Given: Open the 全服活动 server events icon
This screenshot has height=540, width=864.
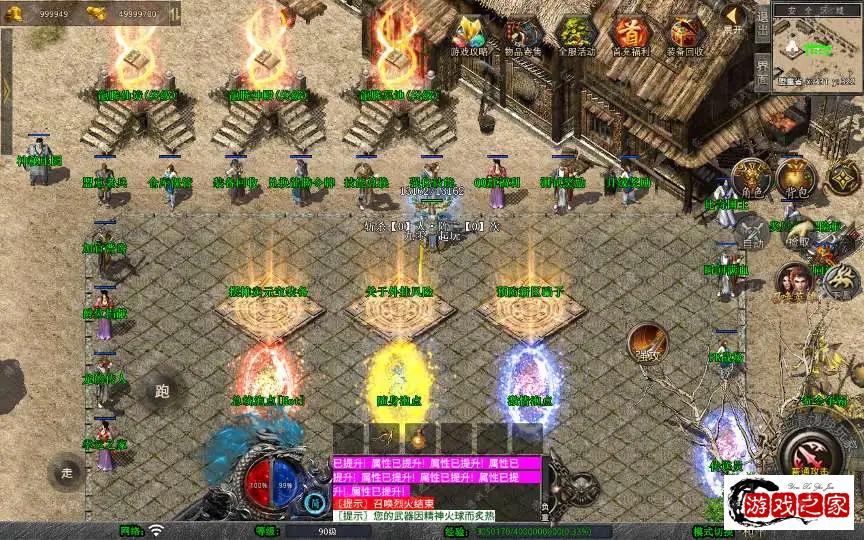Looking at the screenshot, I should click(577, 36).
